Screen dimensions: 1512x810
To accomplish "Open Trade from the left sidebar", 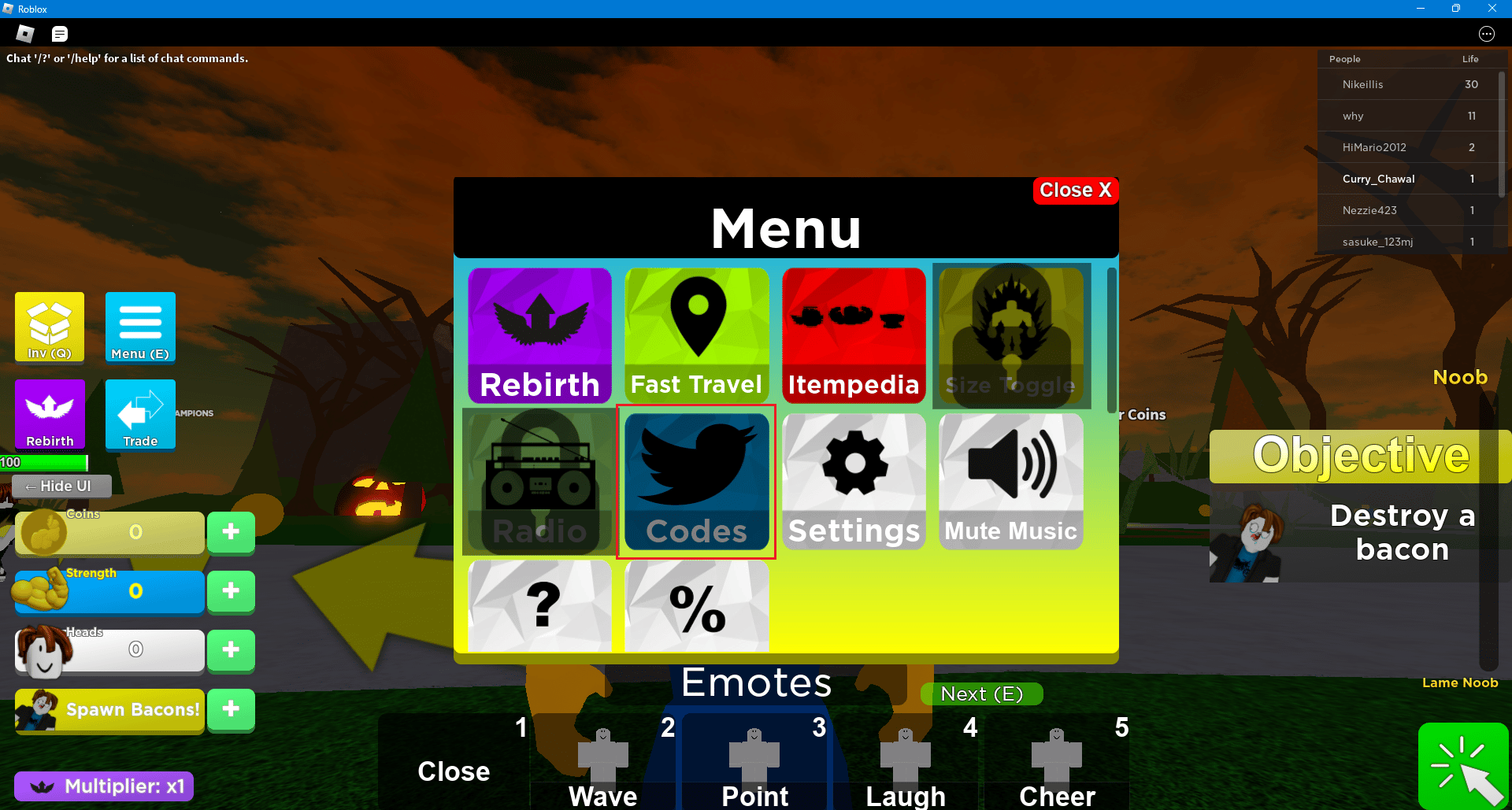I will pyautogui.click(x=140, y=415).
